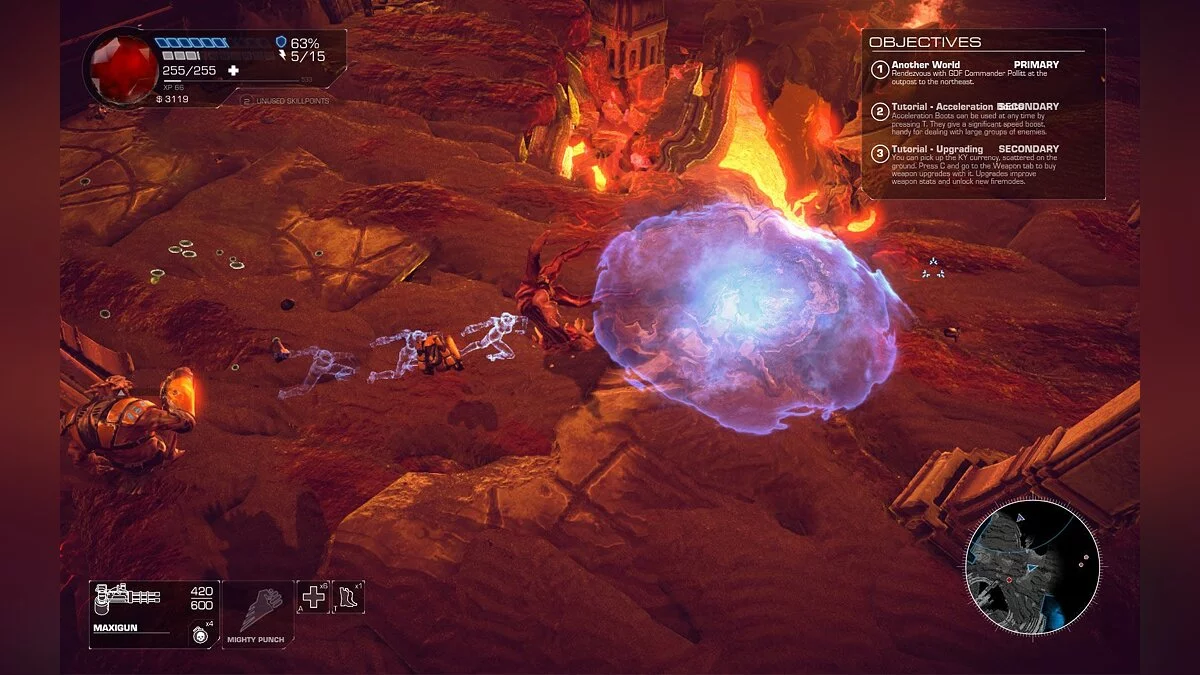Activate the Mighty Punch ability

pos(258,614)
